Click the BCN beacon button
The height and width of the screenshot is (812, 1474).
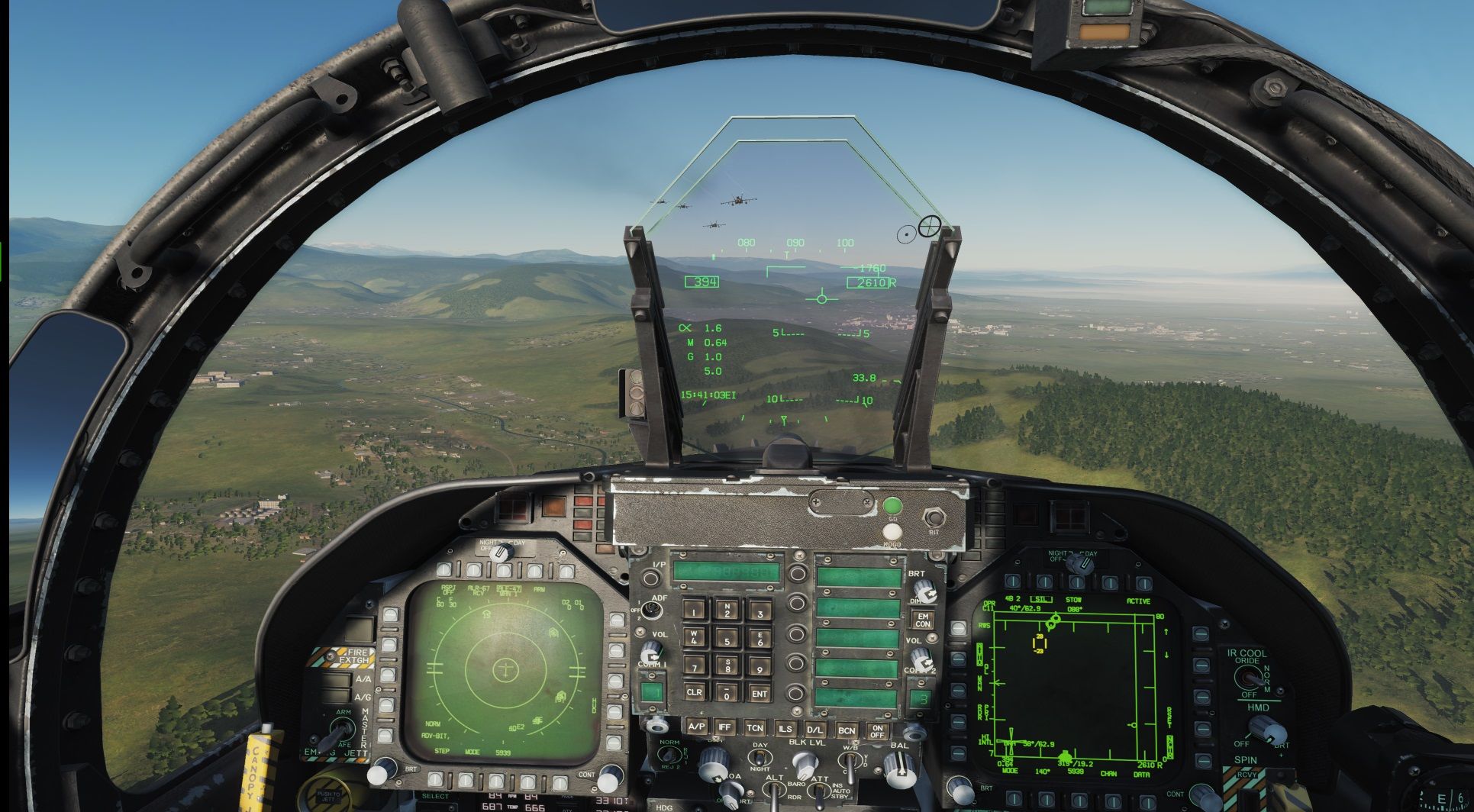point(846,730)
